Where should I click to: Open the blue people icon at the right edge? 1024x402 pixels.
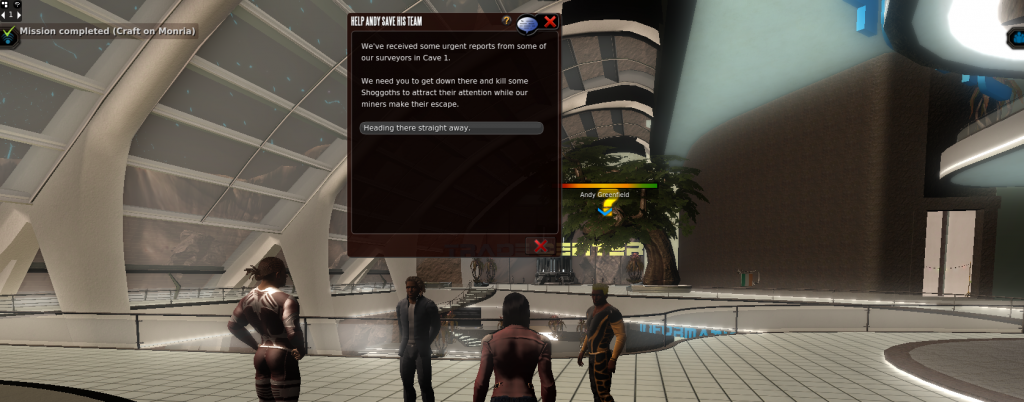point(1016,38)
